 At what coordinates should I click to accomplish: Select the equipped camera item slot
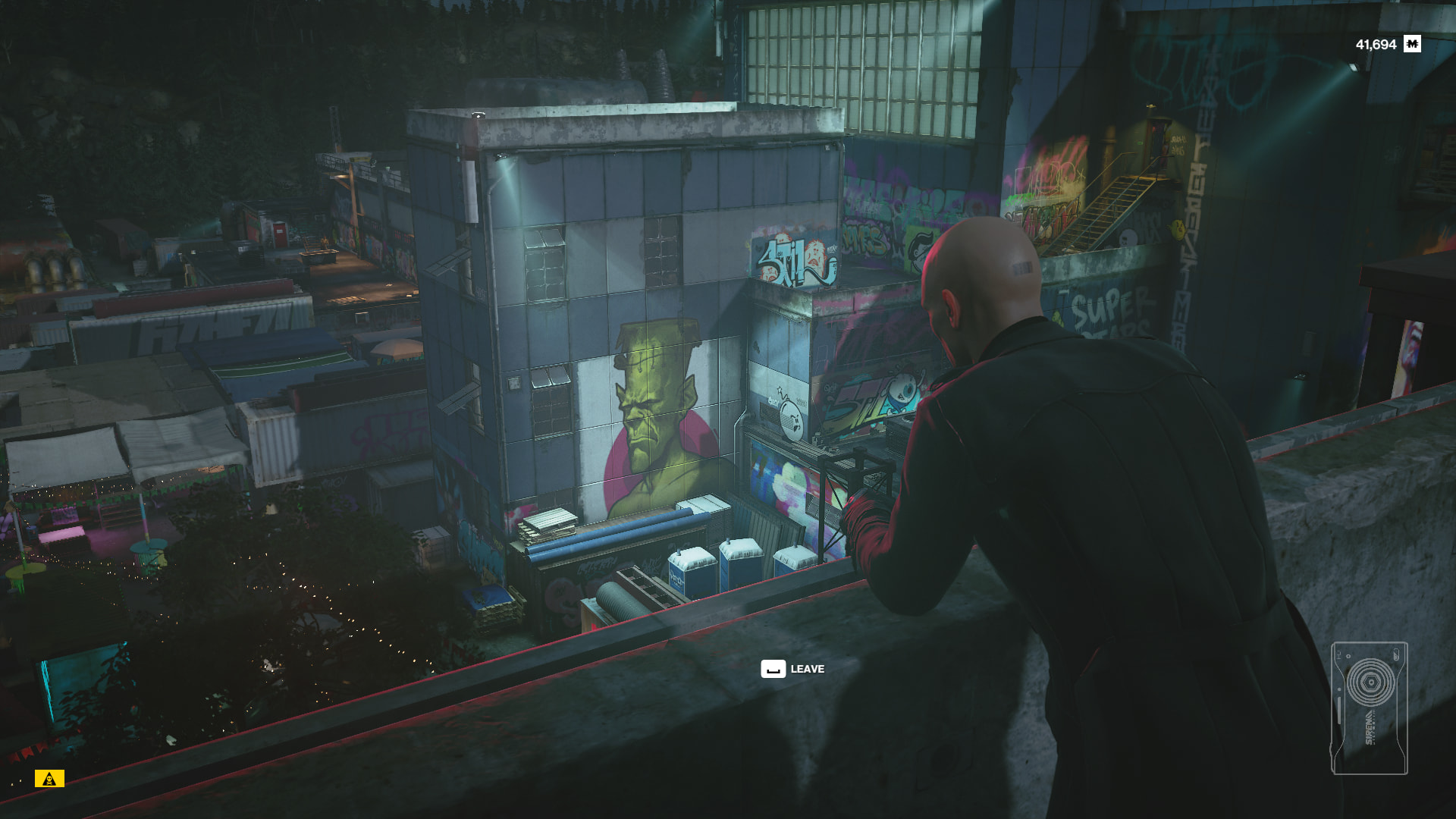pyautogui.click(x=1369, y=708)
